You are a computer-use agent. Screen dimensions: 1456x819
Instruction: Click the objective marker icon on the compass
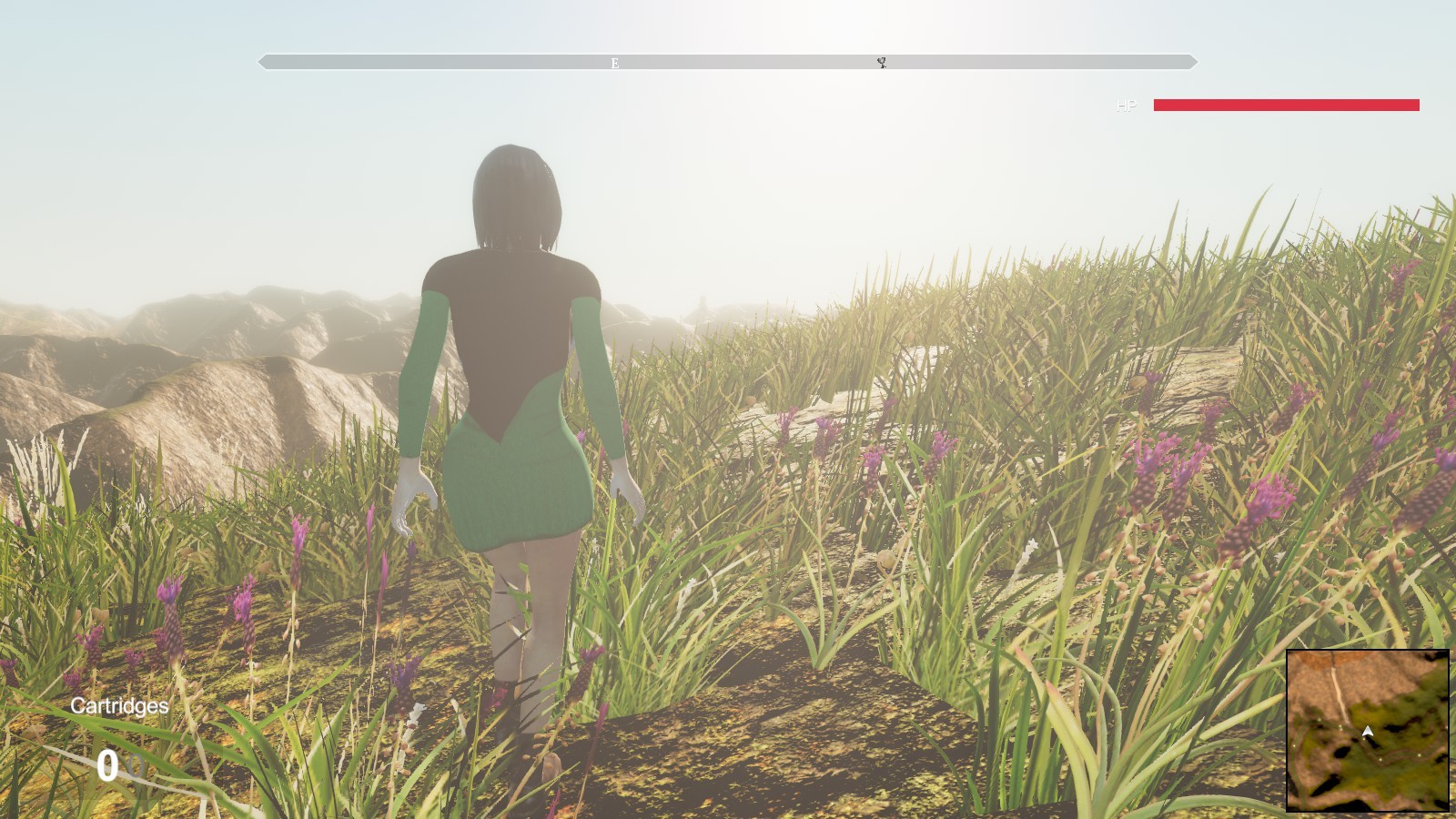880,63
